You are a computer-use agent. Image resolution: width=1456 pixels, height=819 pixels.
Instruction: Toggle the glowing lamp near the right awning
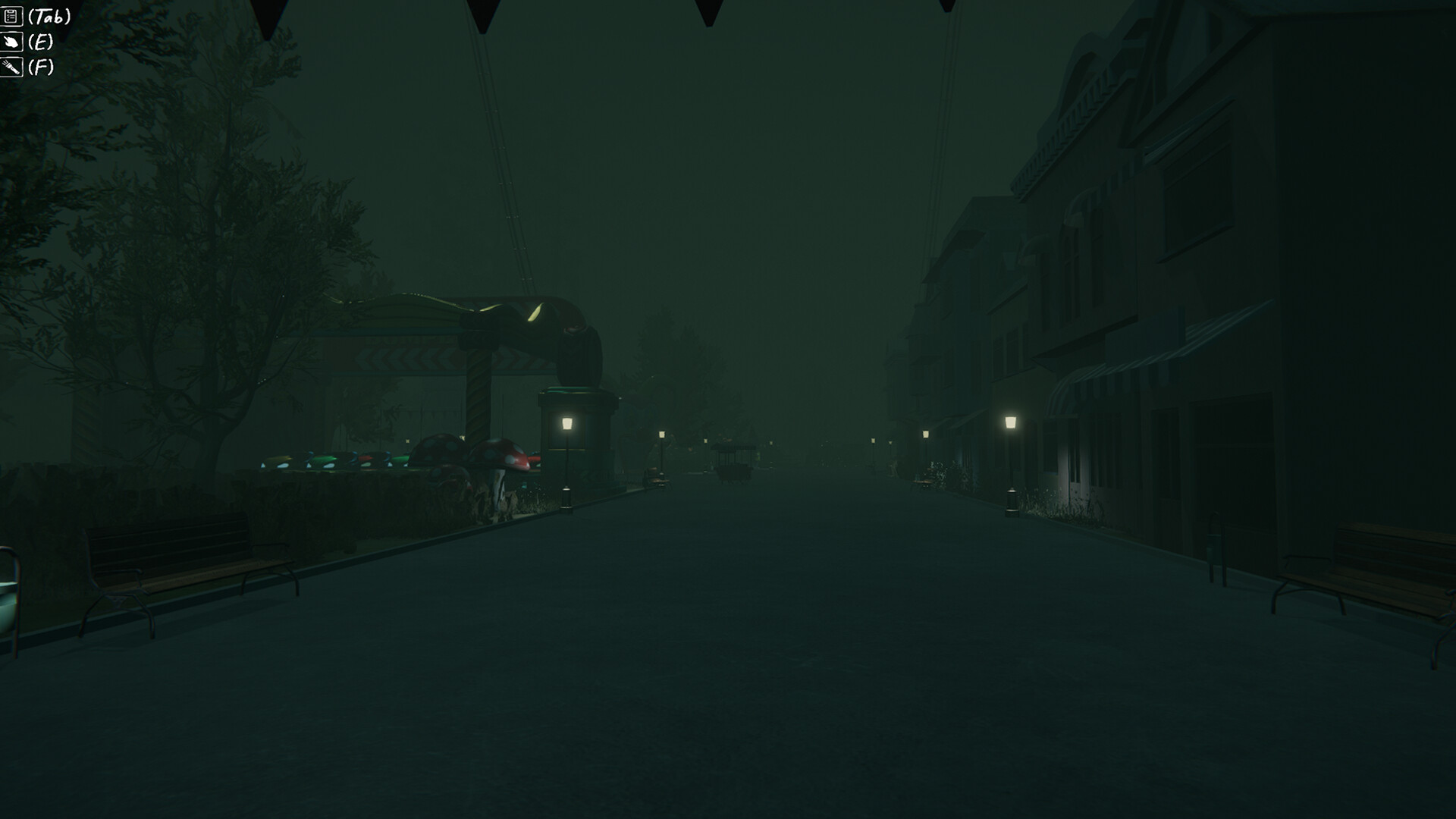(1012, 422)
